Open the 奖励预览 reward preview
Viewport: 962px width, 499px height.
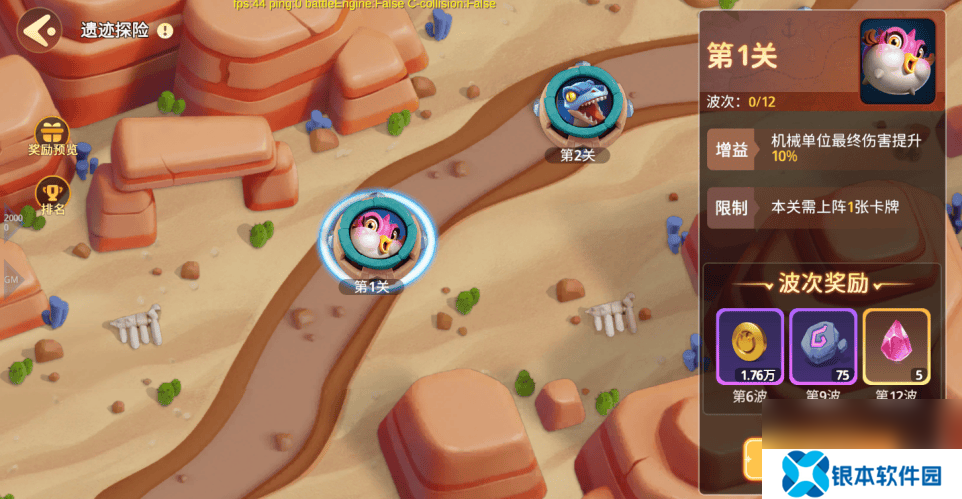point(52,135)
